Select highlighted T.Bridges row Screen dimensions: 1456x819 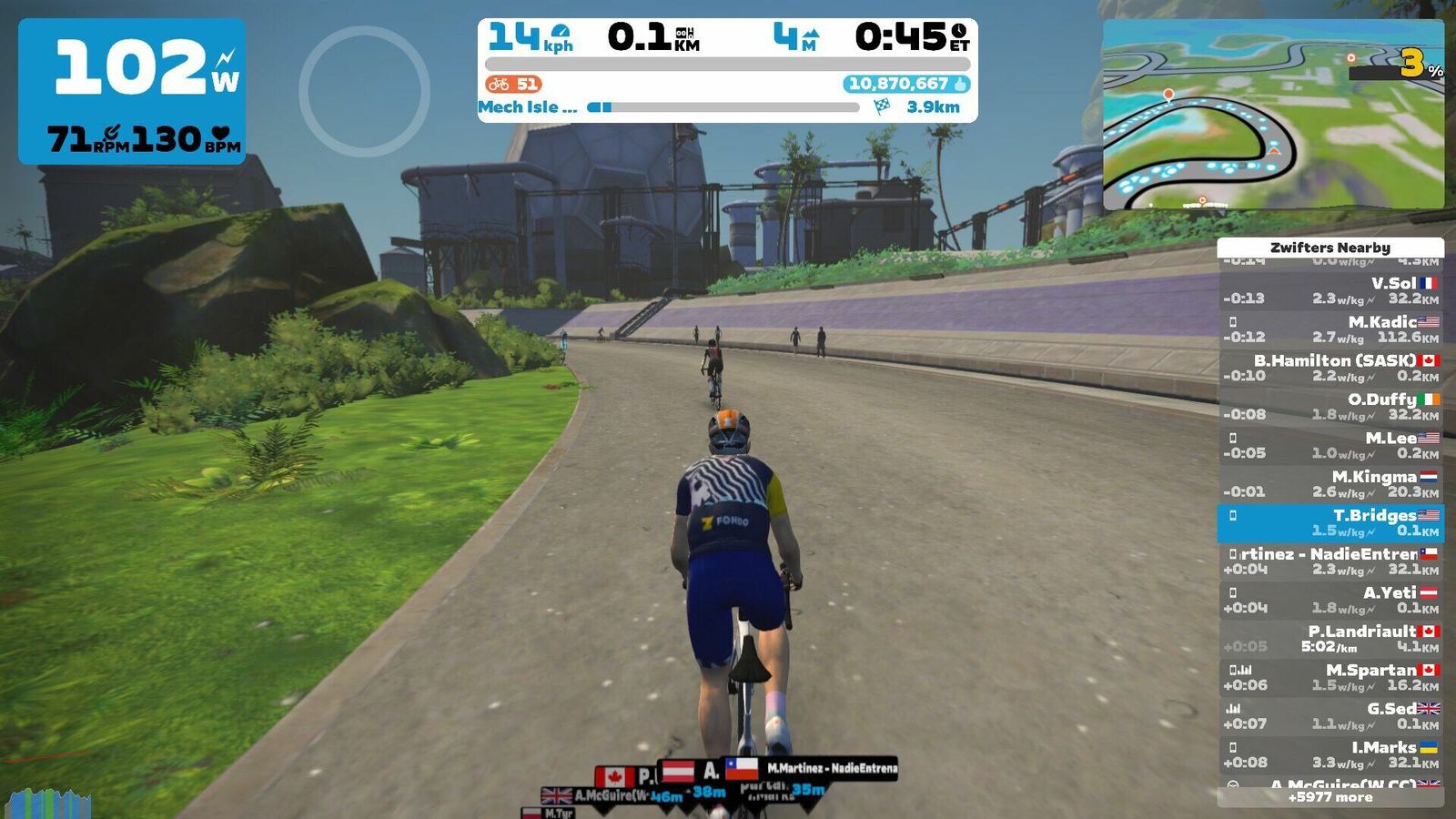1330,522
